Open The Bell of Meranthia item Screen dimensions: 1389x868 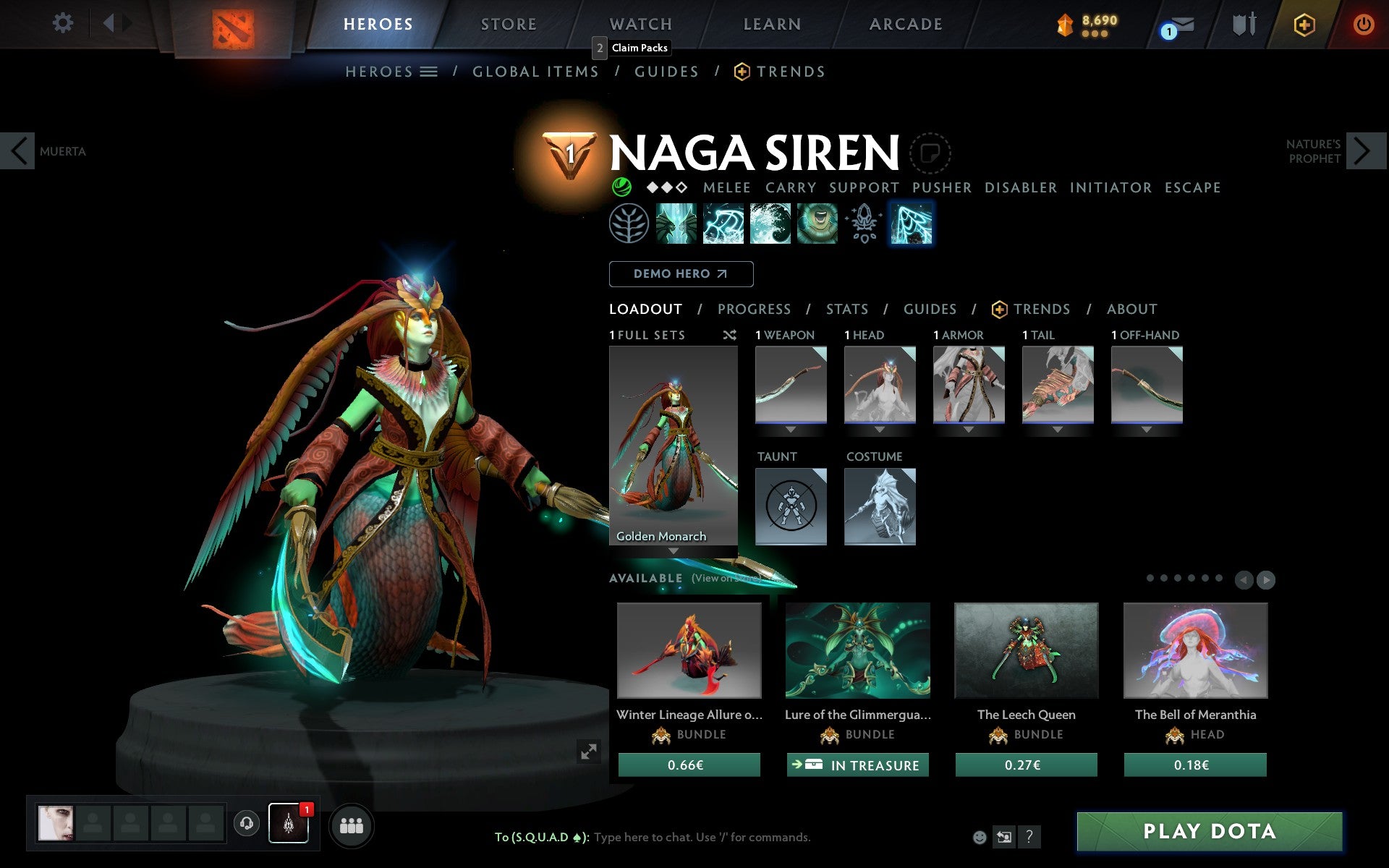1195,650
